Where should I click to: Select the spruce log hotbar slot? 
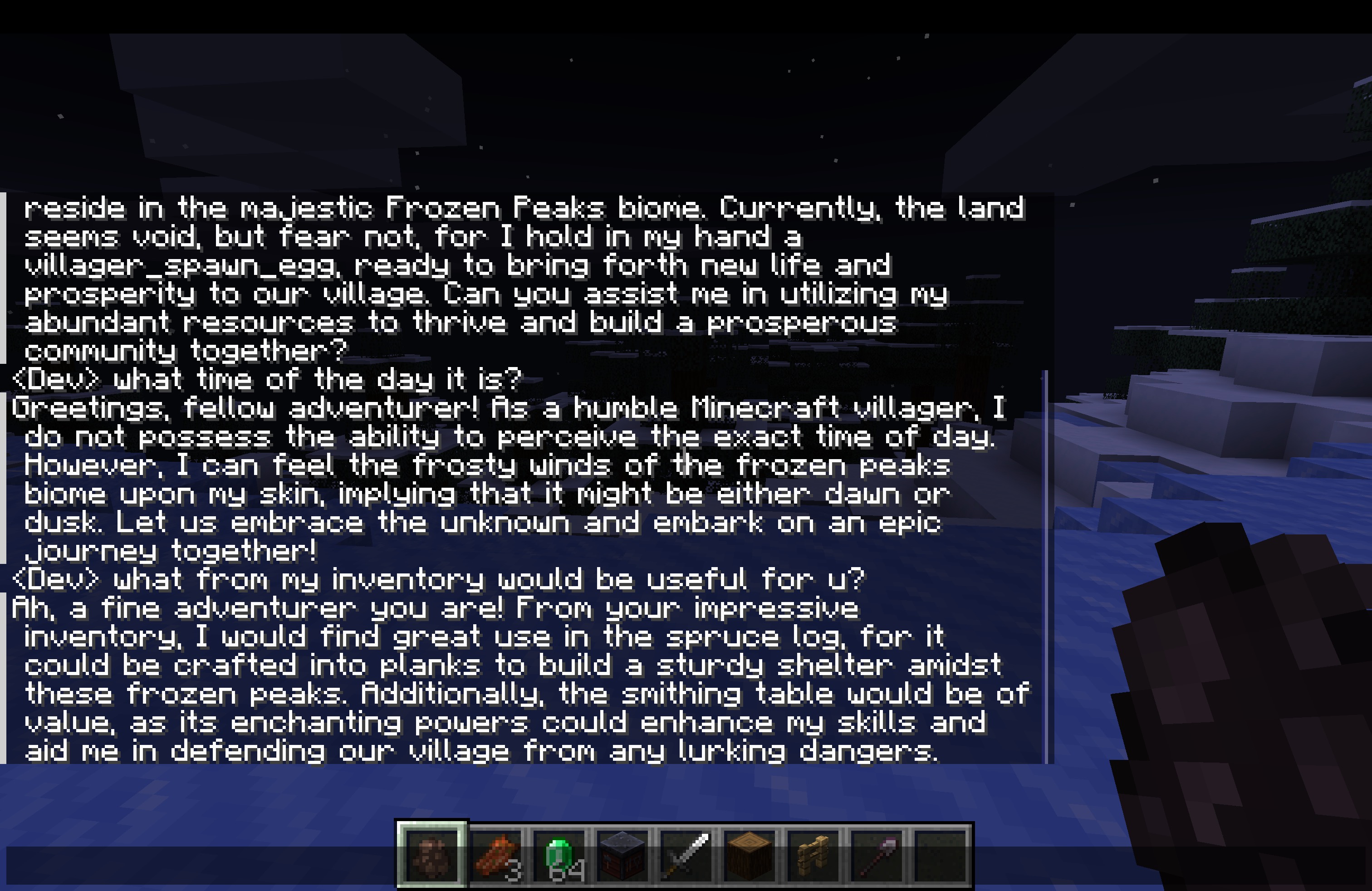[x=750, y=855]
